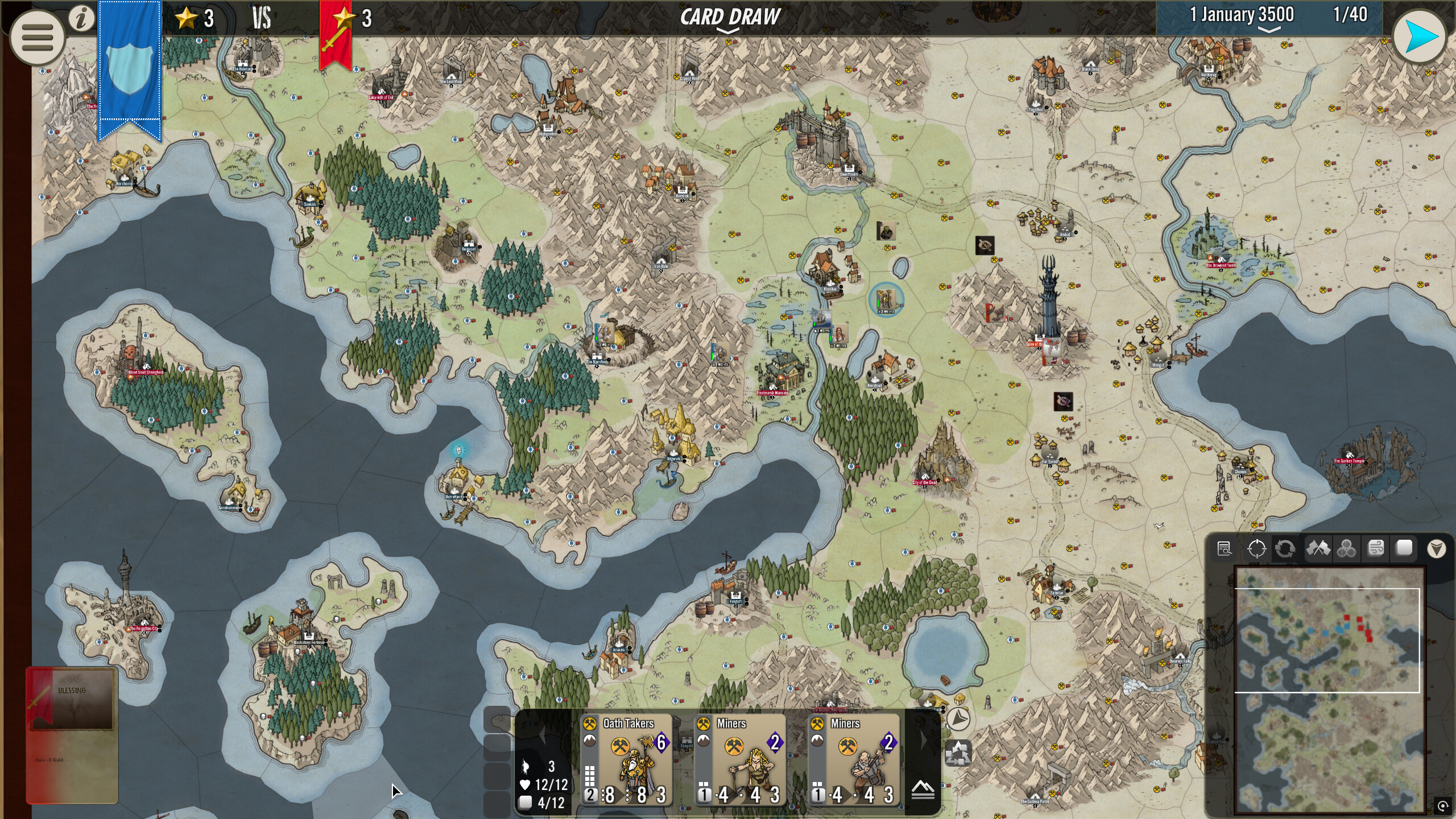Show battle flags overlay icon

click(1318, 549)
